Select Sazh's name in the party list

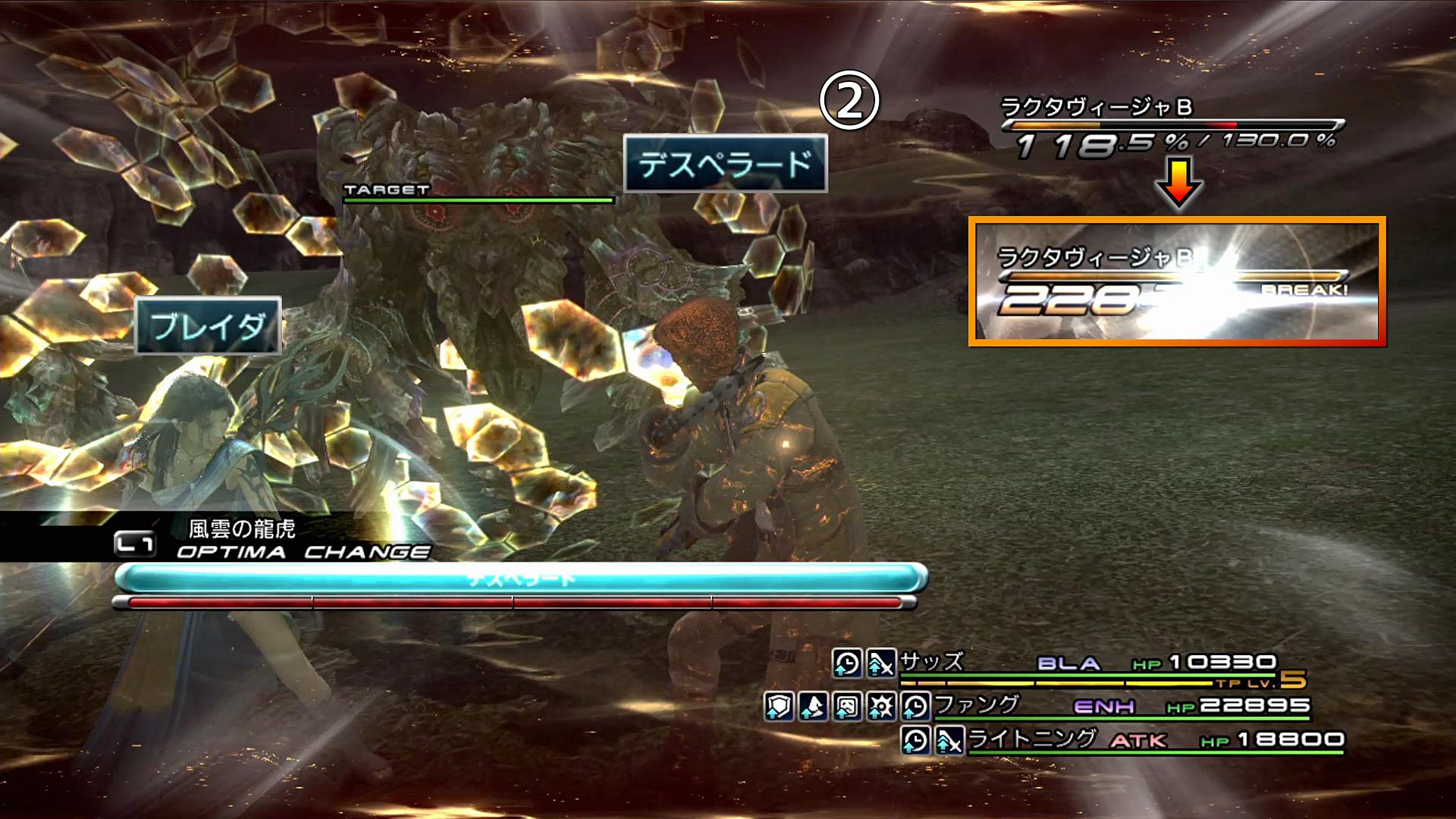932,662
